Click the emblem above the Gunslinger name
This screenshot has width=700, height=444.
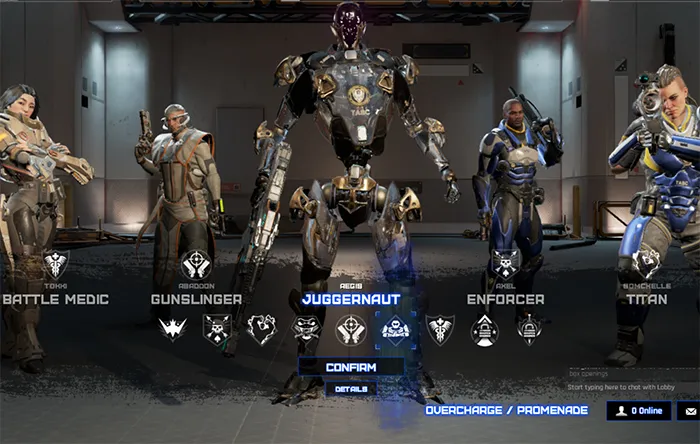coord(196,264)
